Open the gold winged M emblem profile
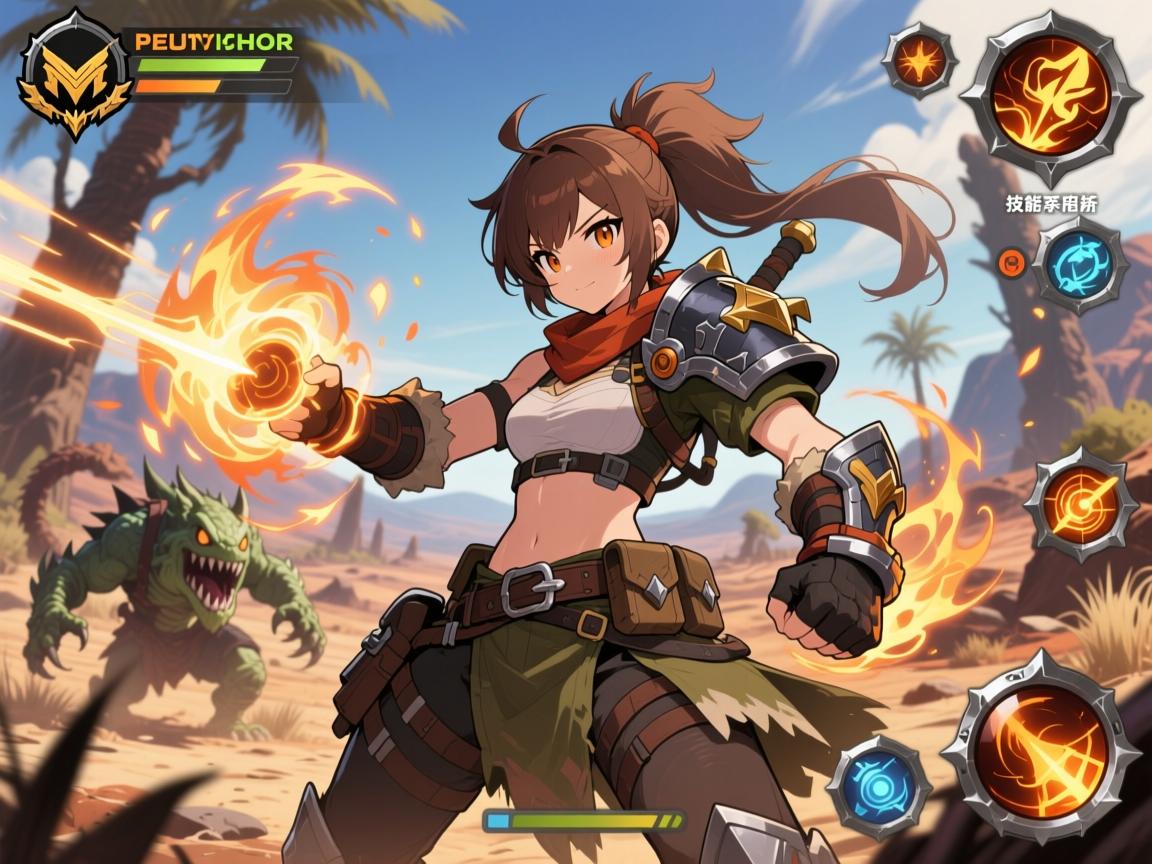This screenshot has width=1152, height=864. [75, 75]
